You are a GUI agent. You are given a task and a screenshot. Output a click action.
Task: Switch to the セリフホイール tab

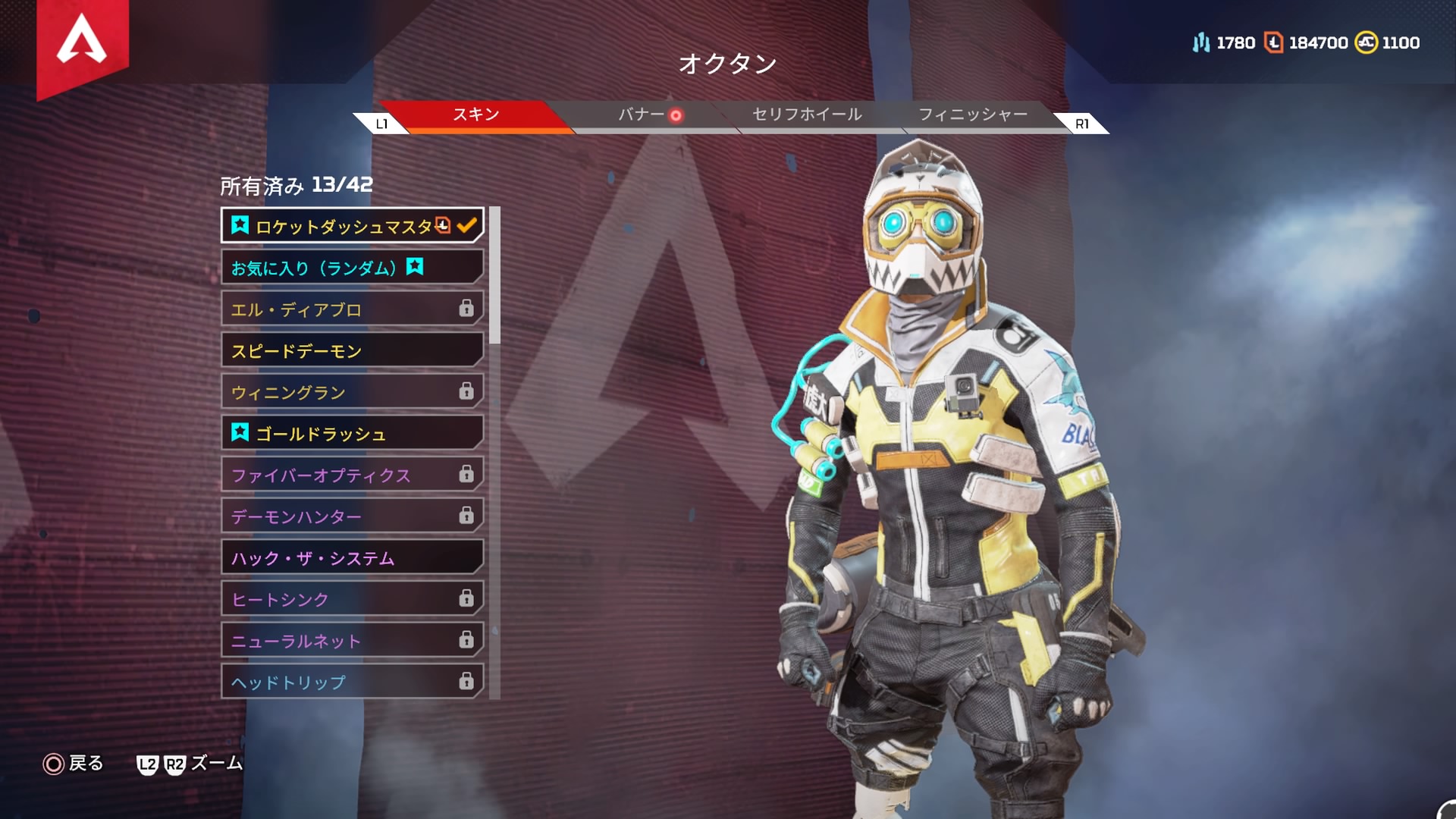[x=806, y=115]
